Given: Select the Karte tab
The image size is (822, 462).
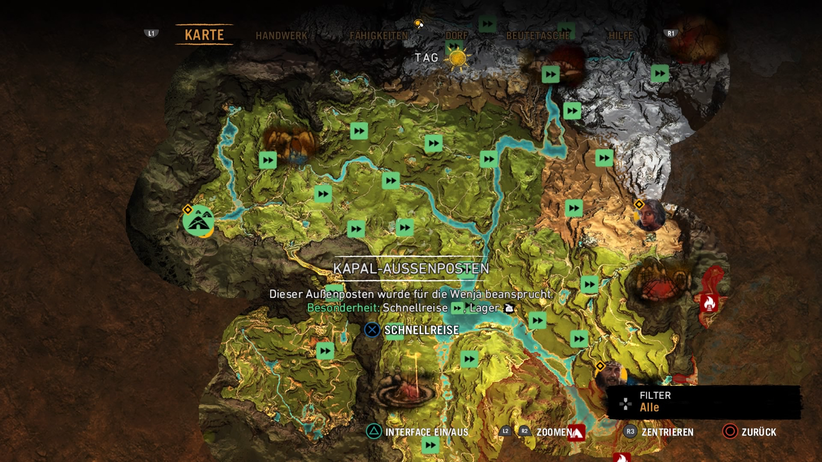Looking at the screenshot, I should pyautogui.click(x=204, y=35).
